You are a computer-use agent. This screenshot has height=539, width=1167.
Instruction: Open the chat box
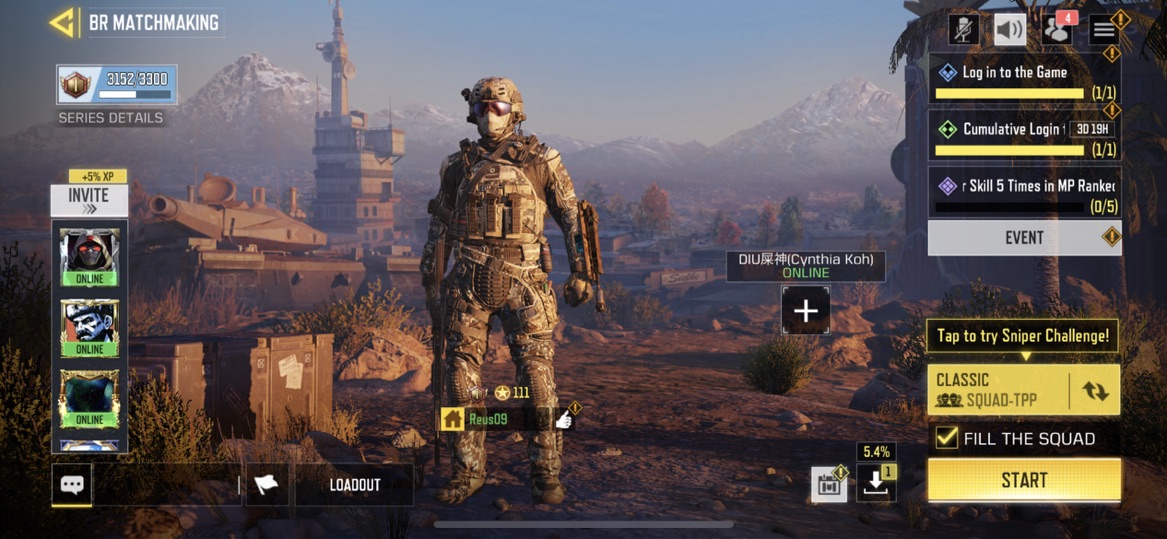pos(72,485)
